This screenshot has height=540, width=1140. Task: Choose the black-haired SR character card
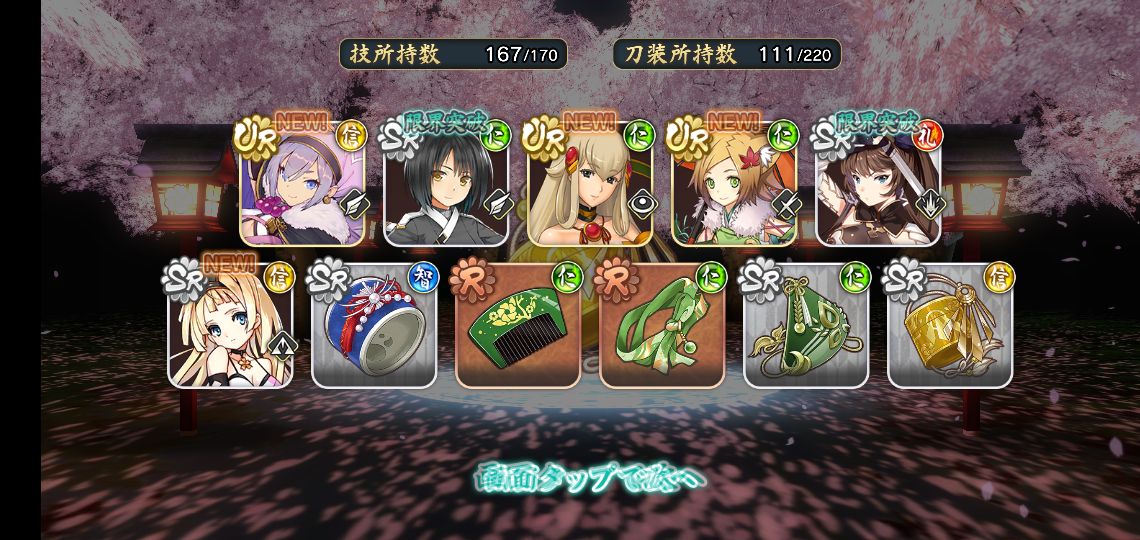(446, 185)
